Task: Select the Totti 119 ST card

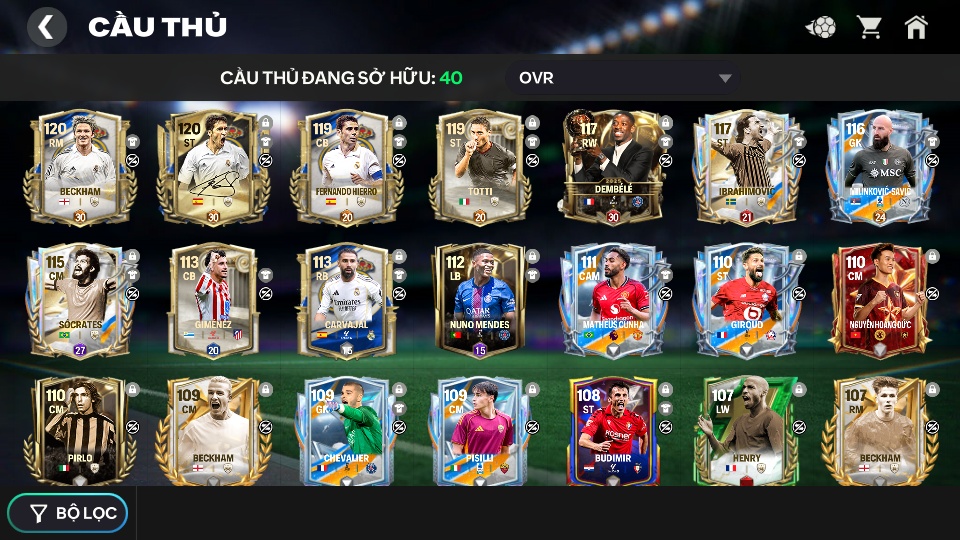Action: pyautogui.click(x=475, y=168)
